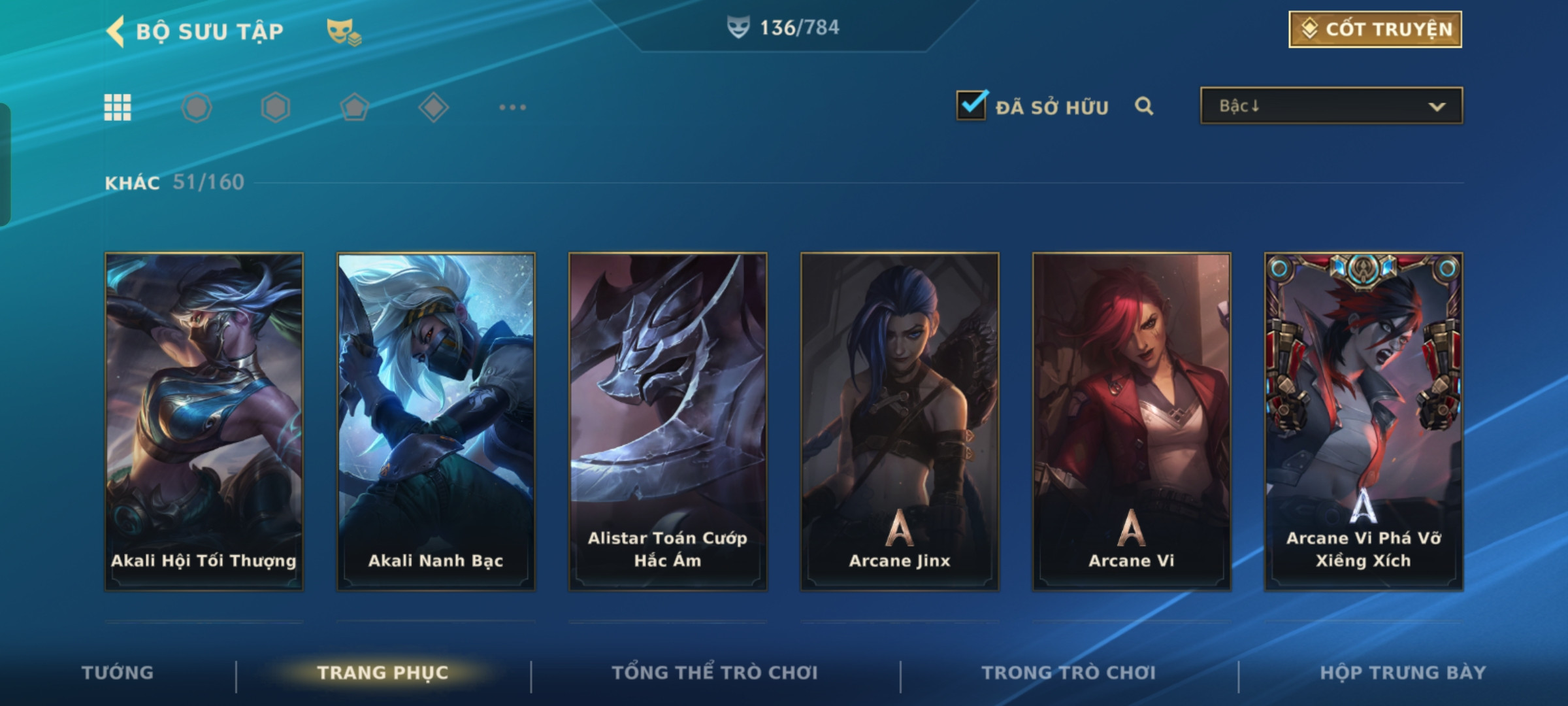Select the Arcane Vi skin card
The width and height of the screenshot is (1568, 706).
[1132, 422]
